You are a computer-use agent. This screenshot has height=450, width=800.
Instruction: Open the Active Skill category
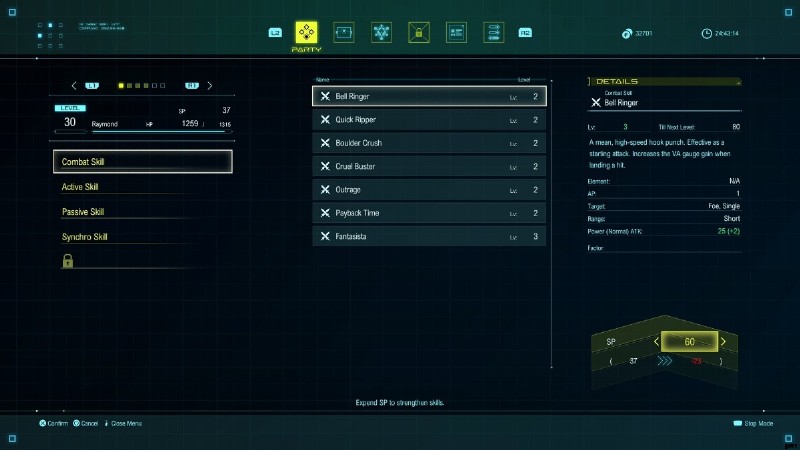(143, 187)
